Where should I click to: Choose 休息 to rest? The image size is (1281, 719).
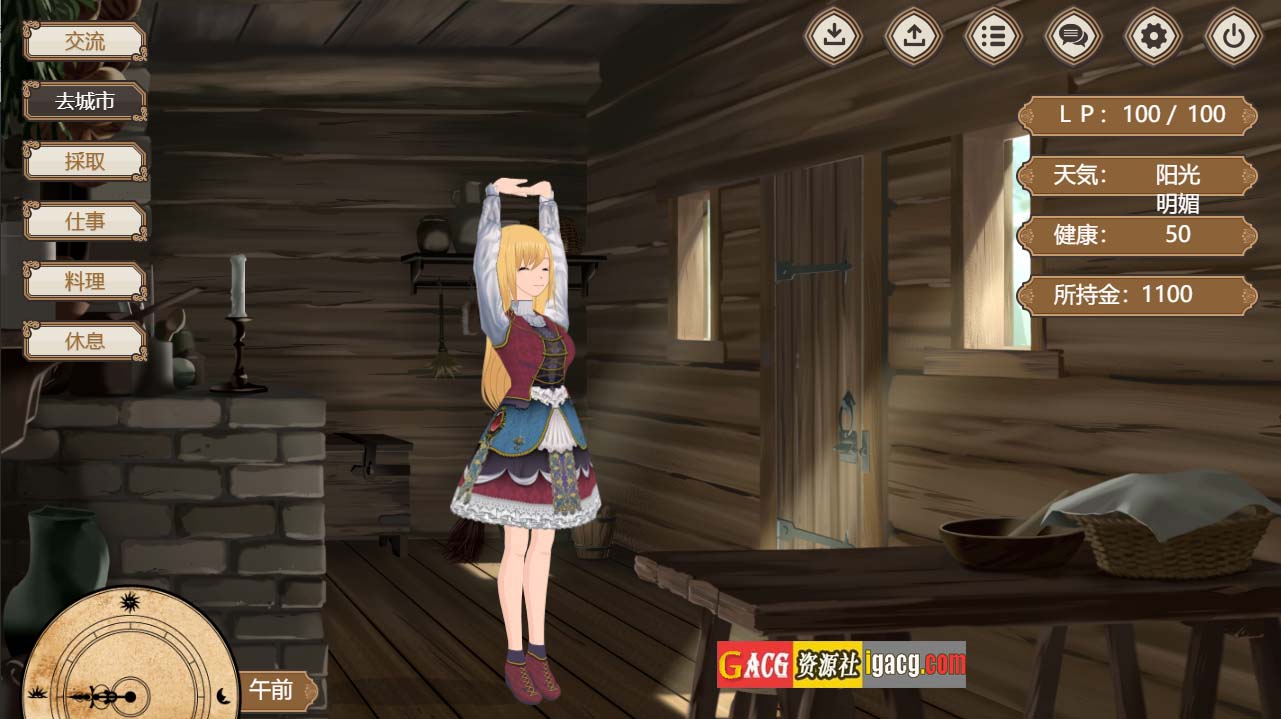85,341
